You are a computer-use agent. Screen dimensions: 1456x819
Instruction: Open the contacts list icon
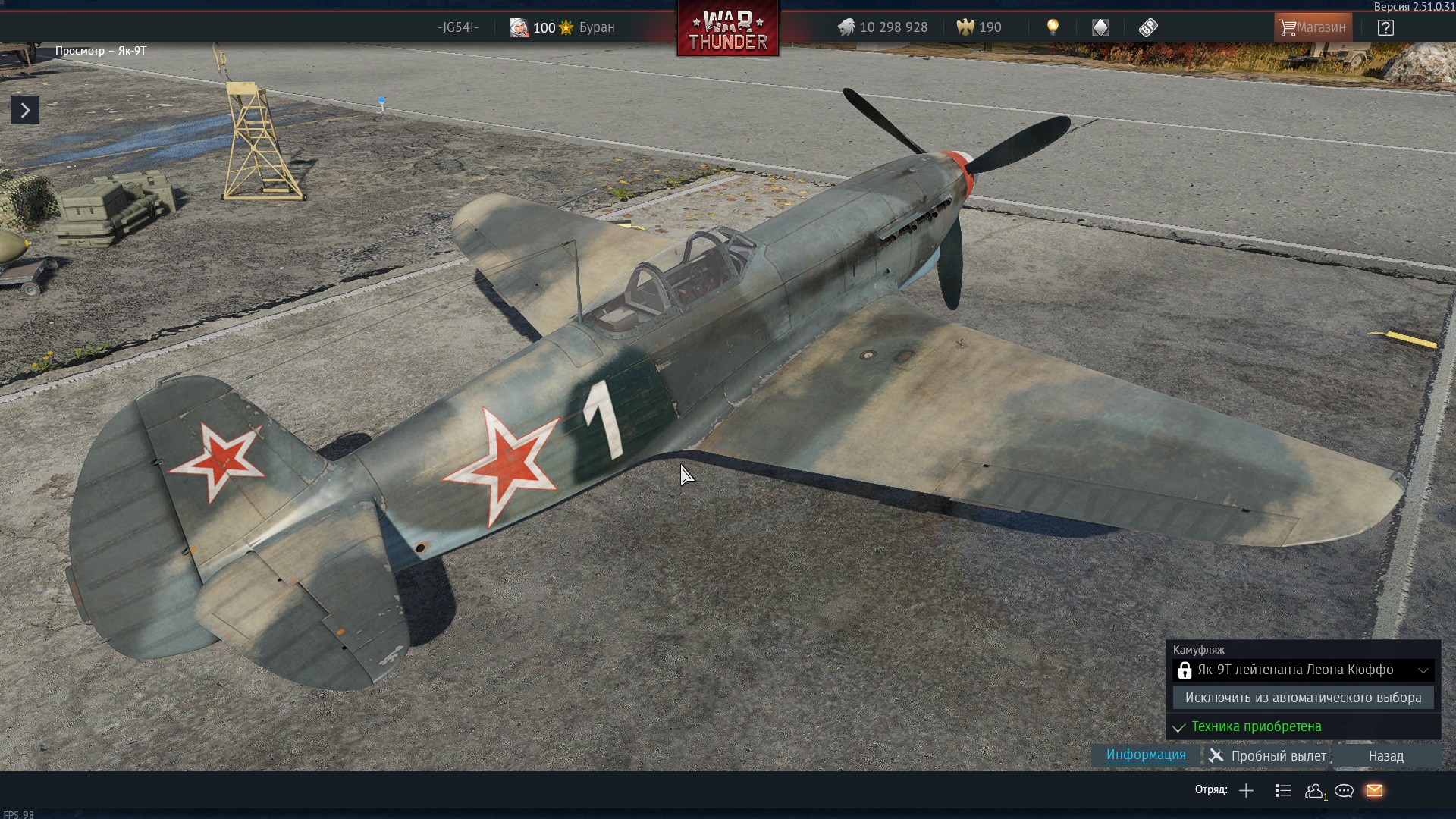(1283, 791)
